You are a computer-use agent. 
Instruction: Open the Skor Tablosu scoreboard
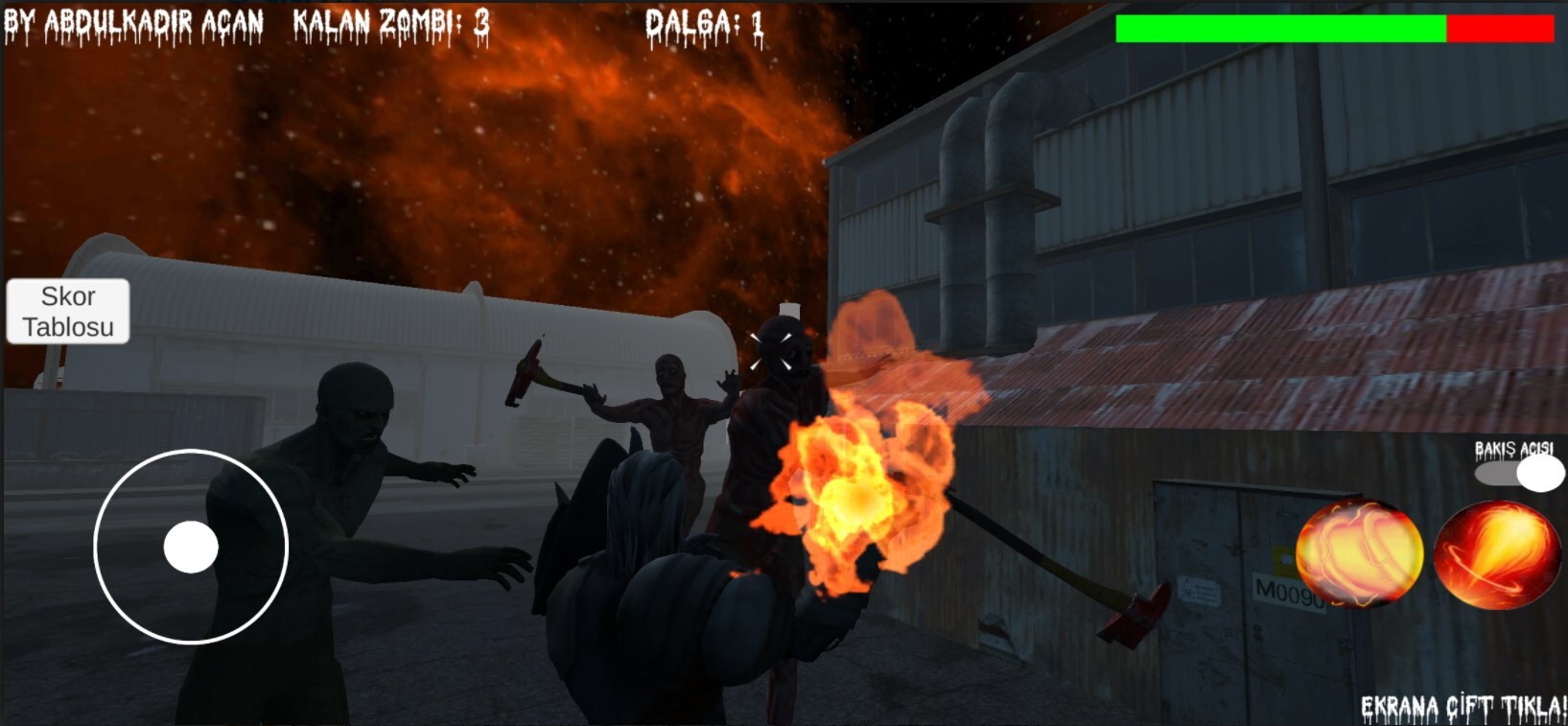[x=68, y=311]
